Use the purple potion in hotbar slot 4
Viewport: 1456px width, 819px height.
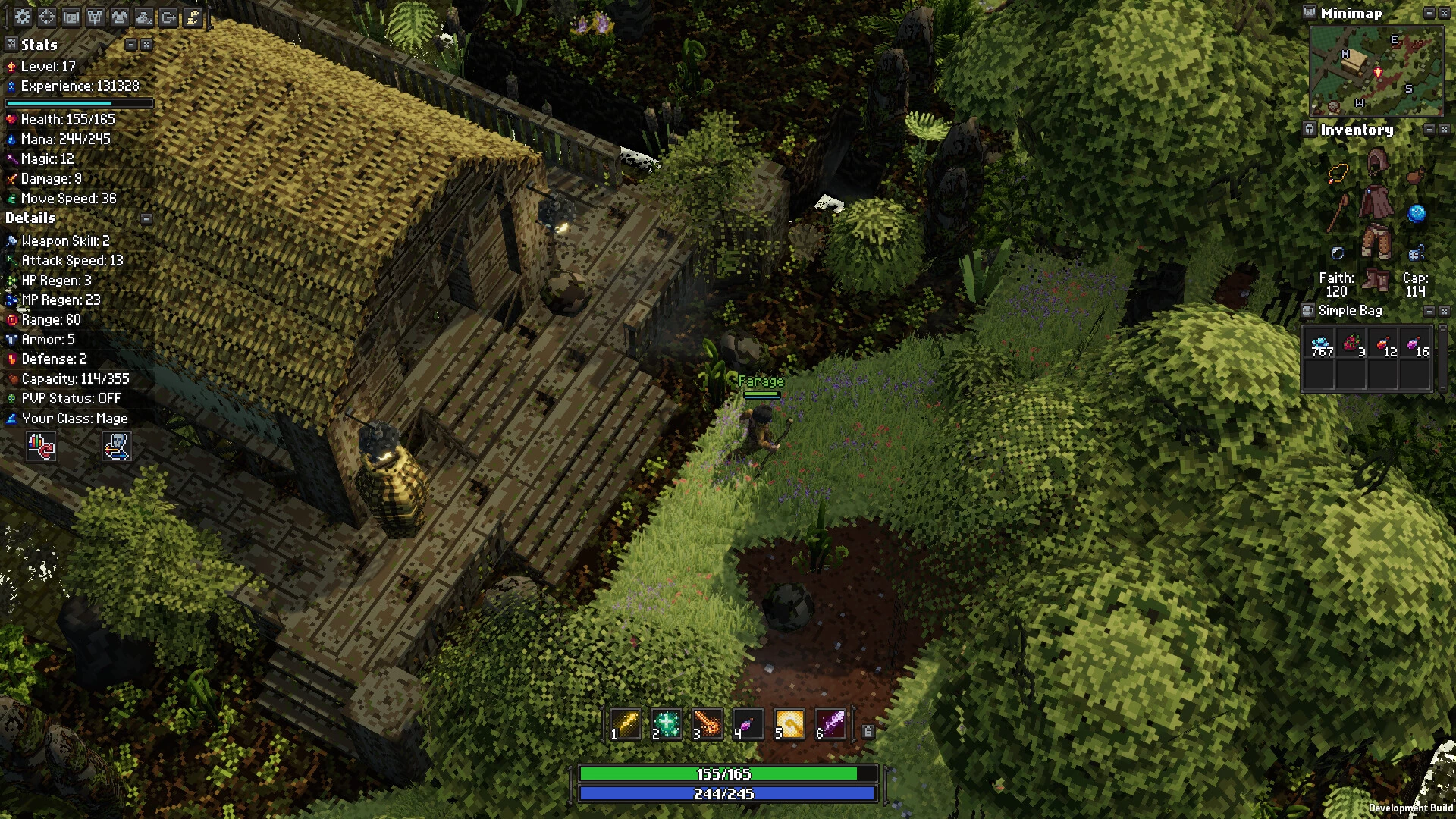[748, 726]
